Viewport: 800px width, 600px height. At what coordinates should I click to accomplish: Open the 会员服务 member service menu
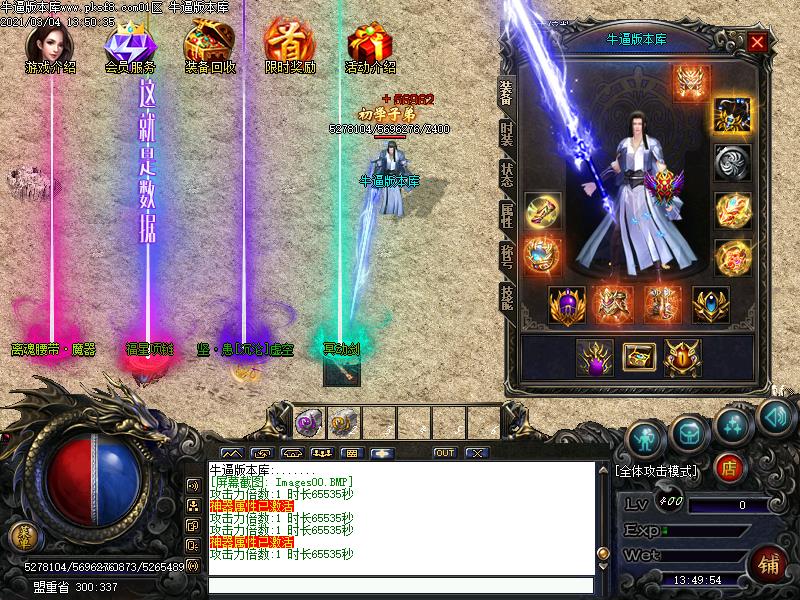(130, 47)
